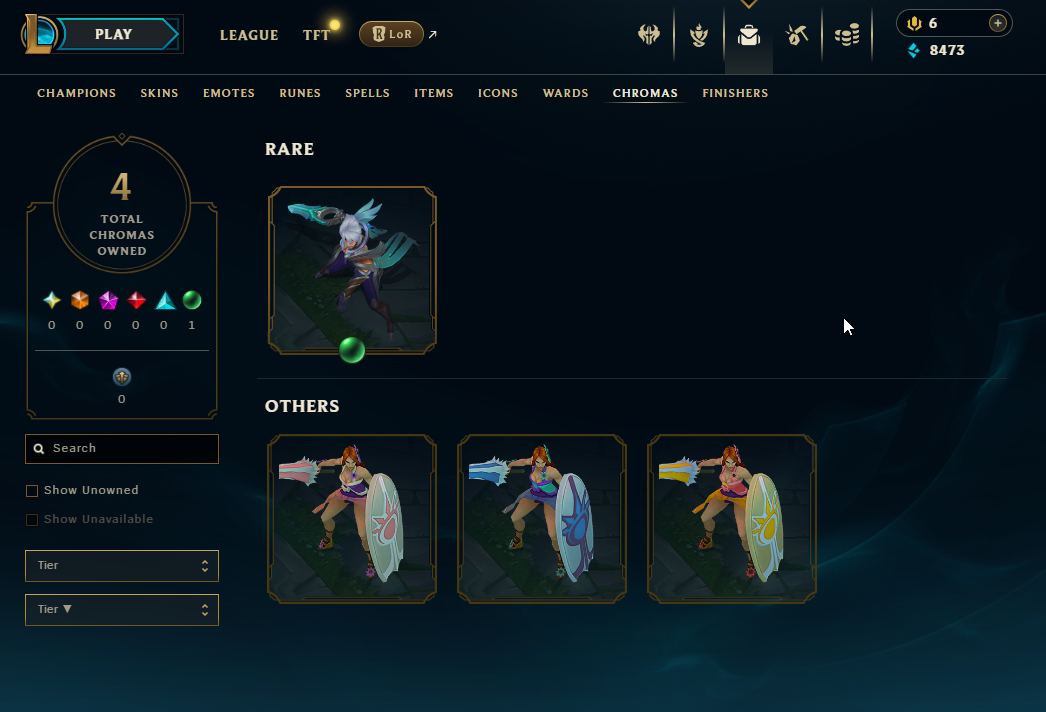
Task: View the Items tab
Action: tap(434, 93)
